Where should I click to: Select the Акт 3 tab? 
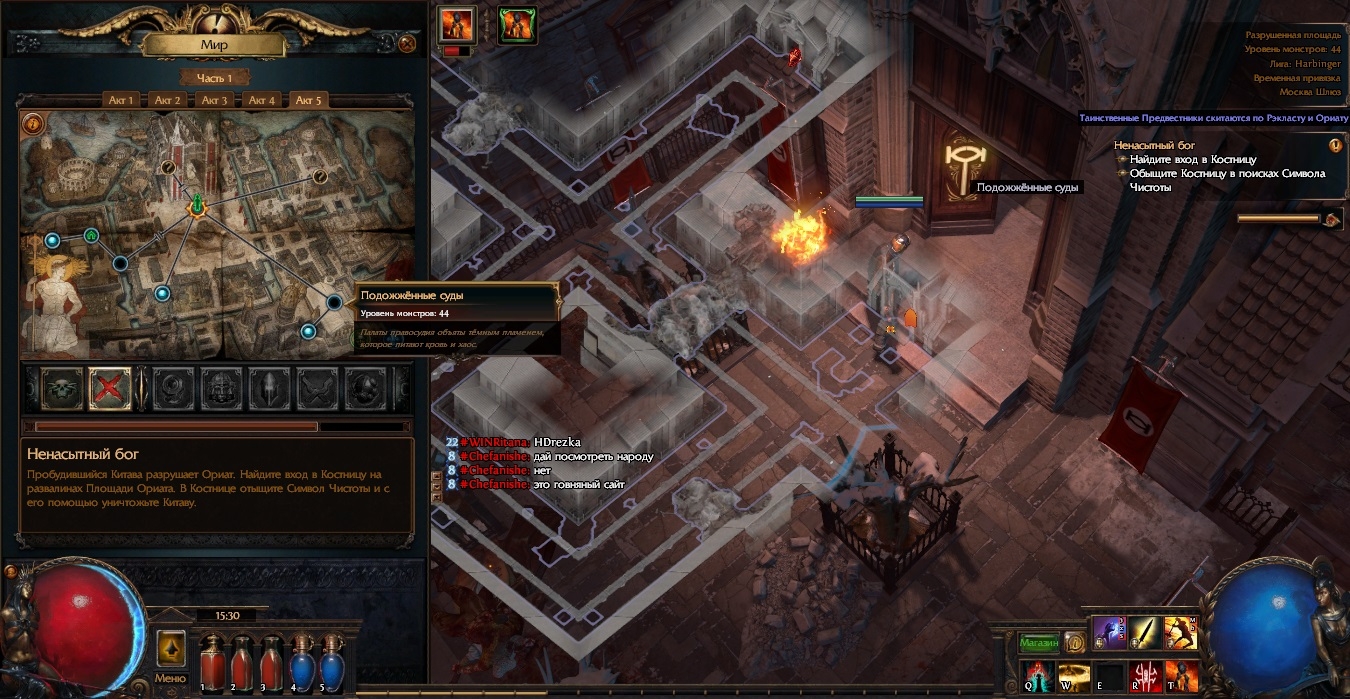pos(214,100)
